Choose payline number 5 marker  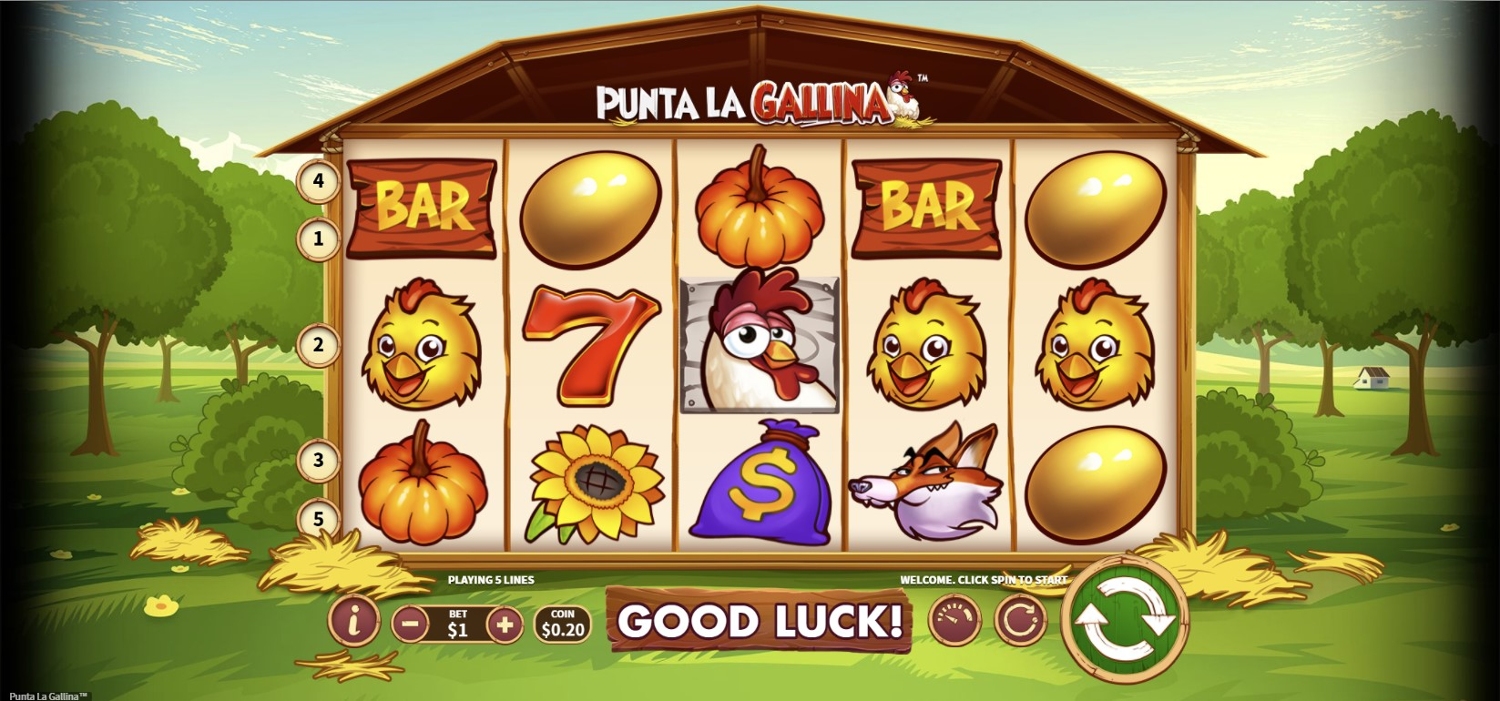click(319, 519)
